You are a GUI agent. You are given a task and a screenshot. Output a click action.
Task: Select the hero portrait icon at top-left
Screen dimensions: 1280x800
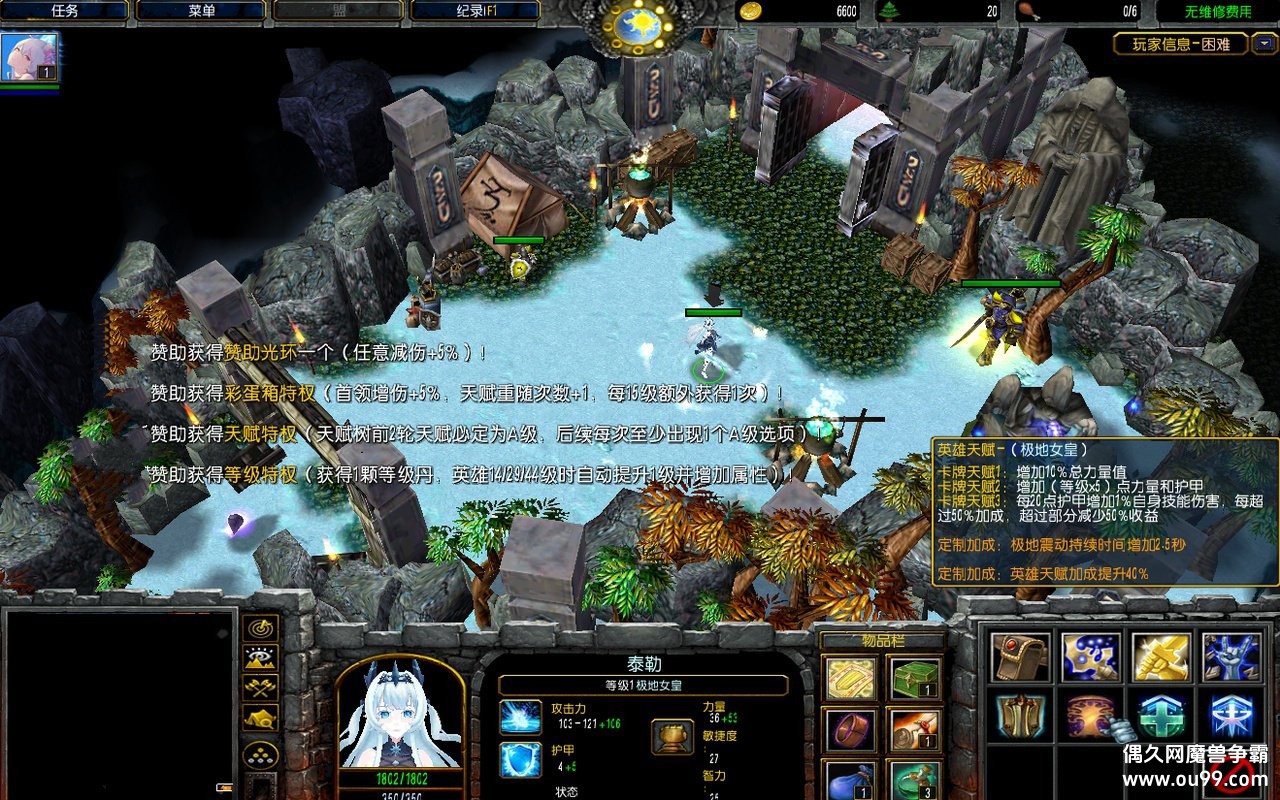click(29, 57)
